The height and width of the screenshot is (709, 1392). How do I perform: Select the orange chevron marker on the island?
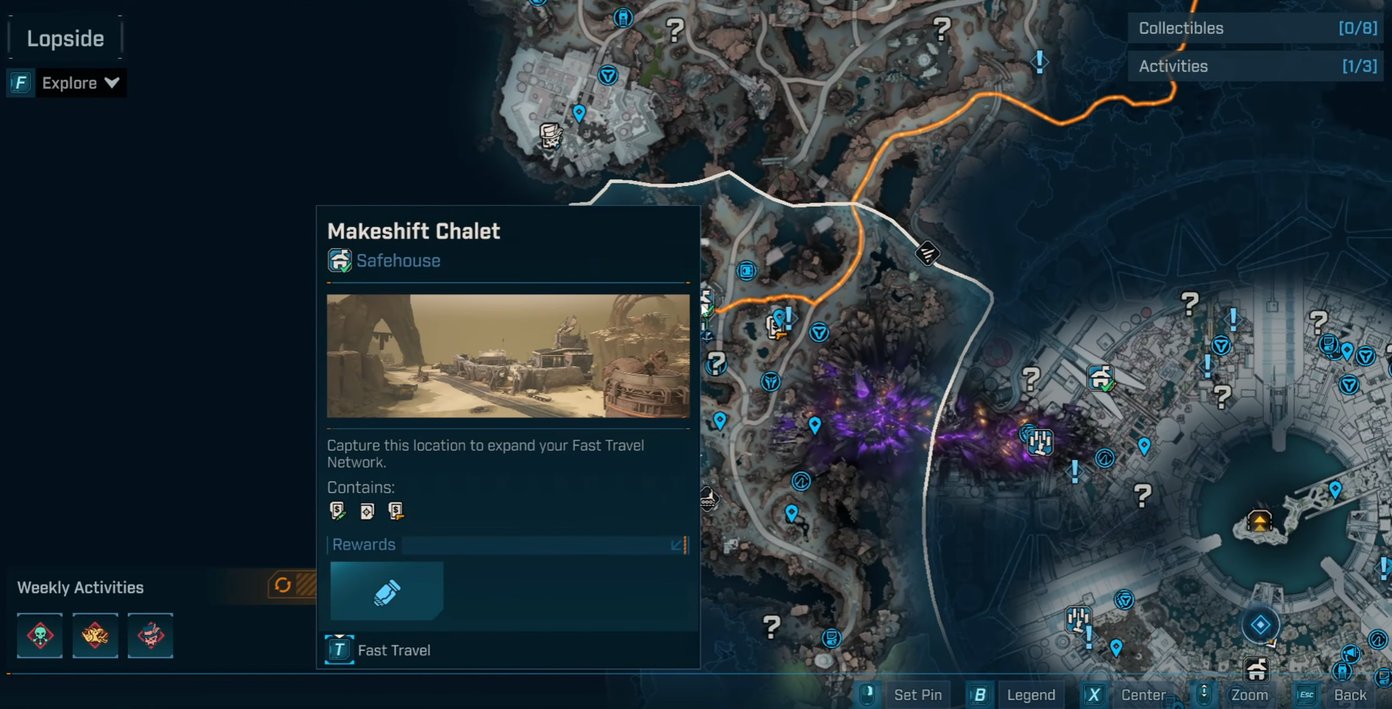[1260, 521]
